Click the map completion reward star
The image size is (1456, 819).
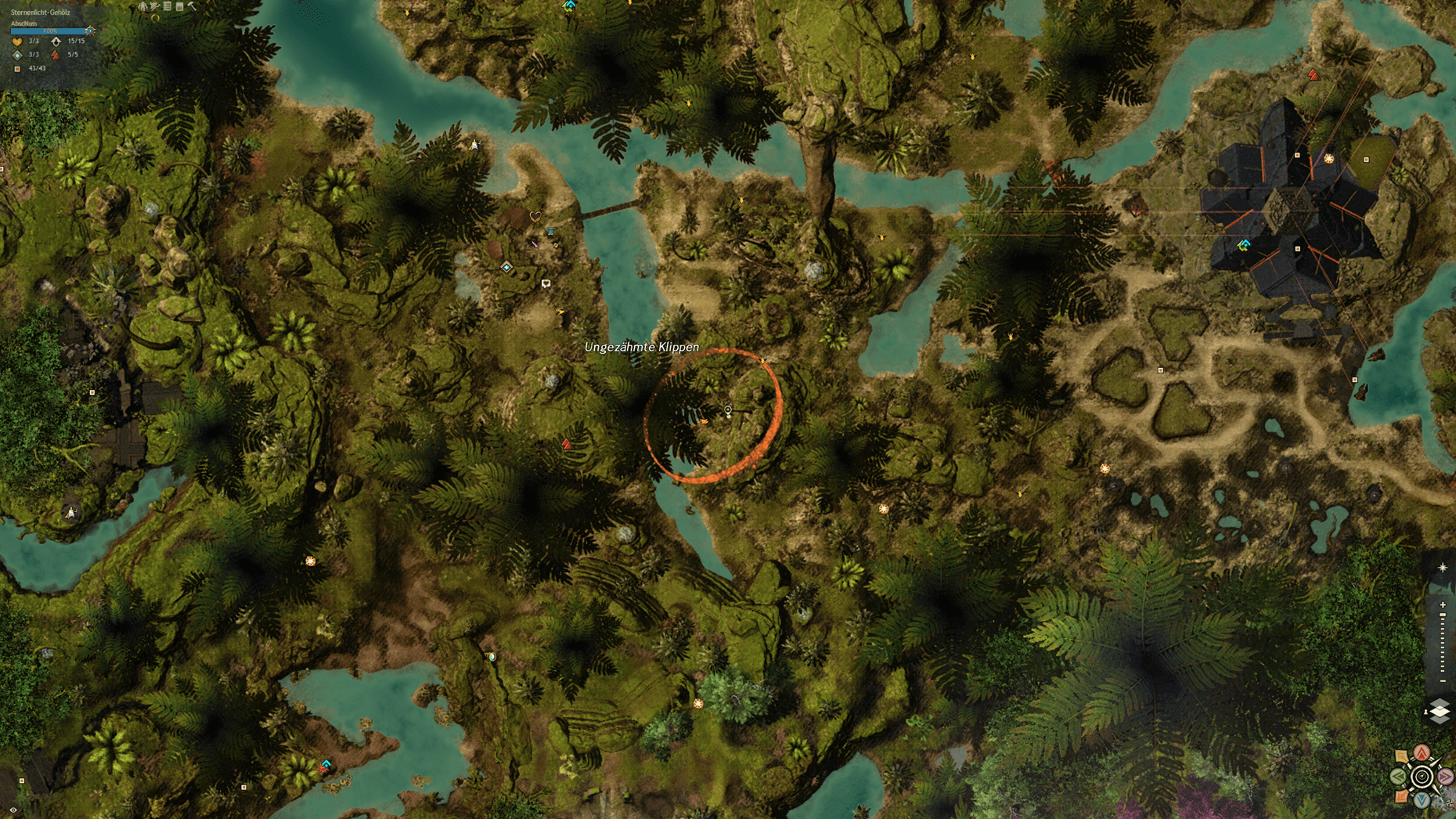click(89, 31)
